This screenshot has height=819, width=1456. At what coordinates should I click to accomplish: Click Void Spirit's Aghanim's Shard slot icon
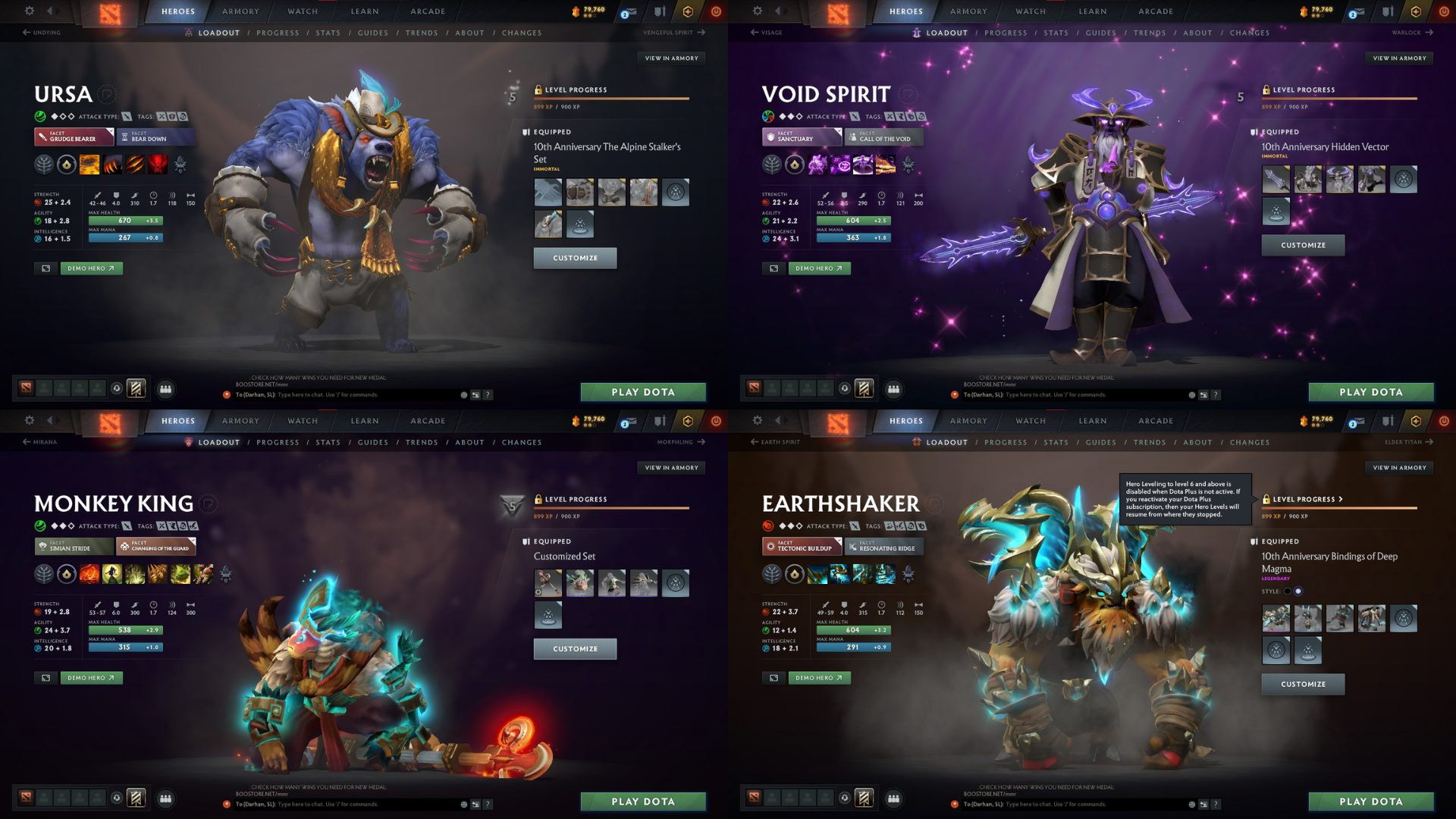907,164
